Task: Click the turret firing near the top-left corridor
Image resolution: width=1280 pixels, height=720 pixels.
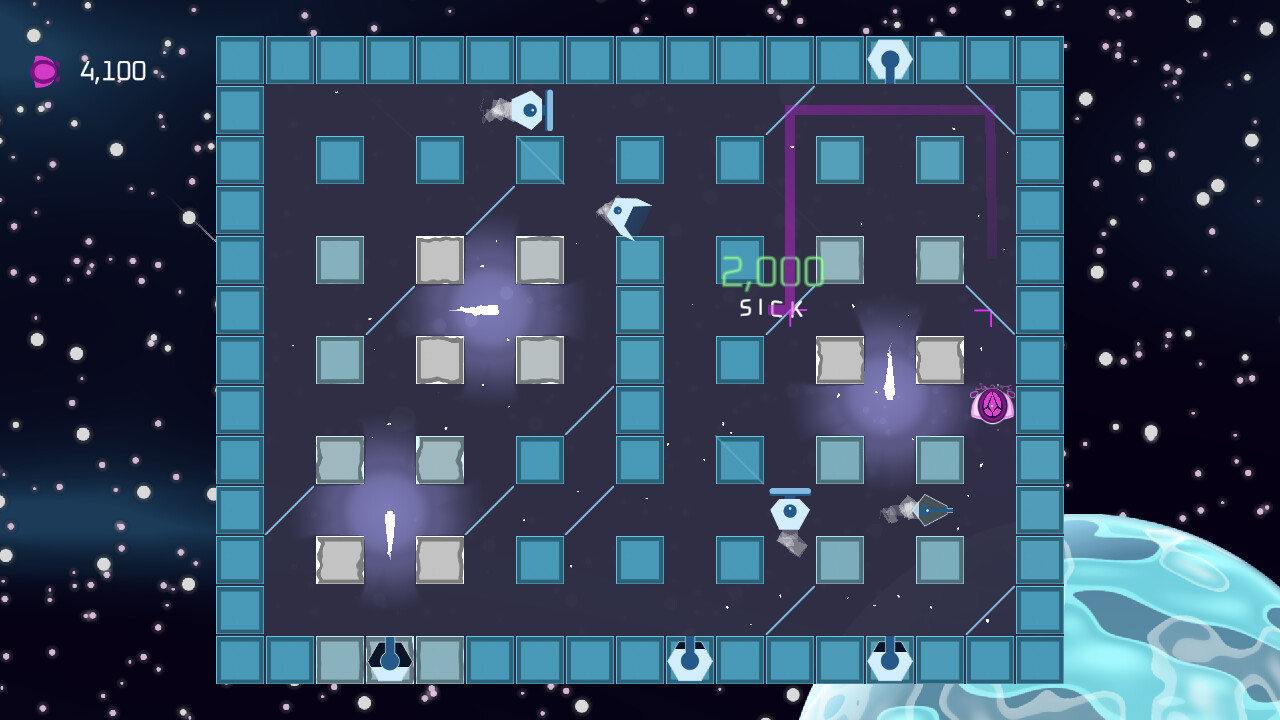Action: pyautogui.click(x=527, y=110)
